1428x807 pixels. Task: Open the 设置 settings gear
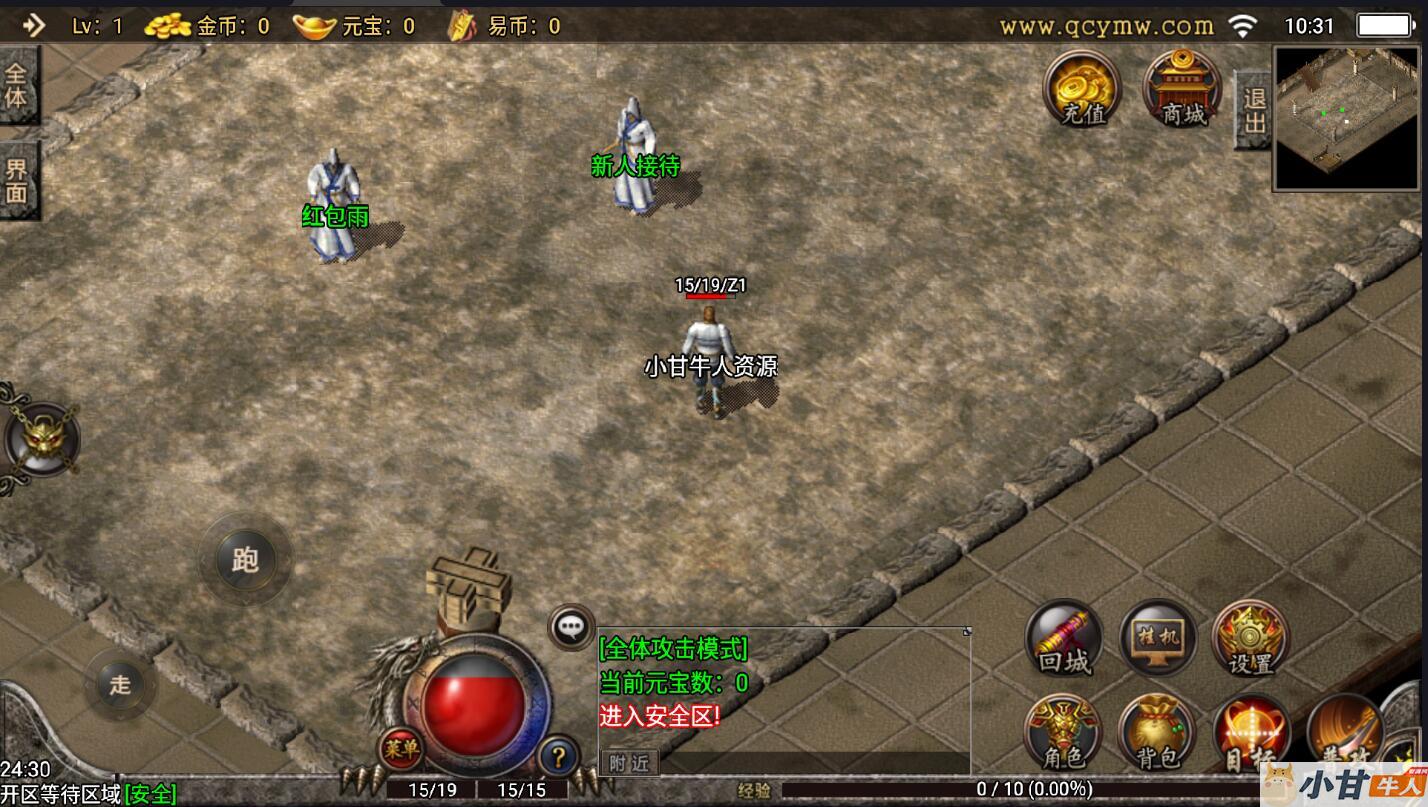1250,638
